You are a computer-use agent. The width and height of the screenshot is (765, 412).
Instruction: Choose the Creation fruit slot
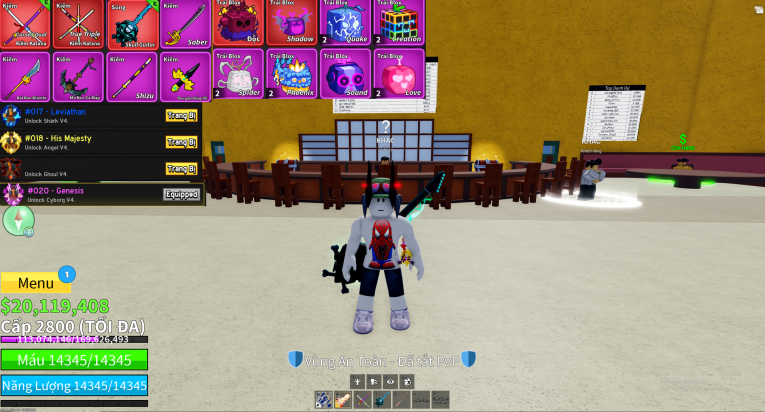[x=399, y=23]
